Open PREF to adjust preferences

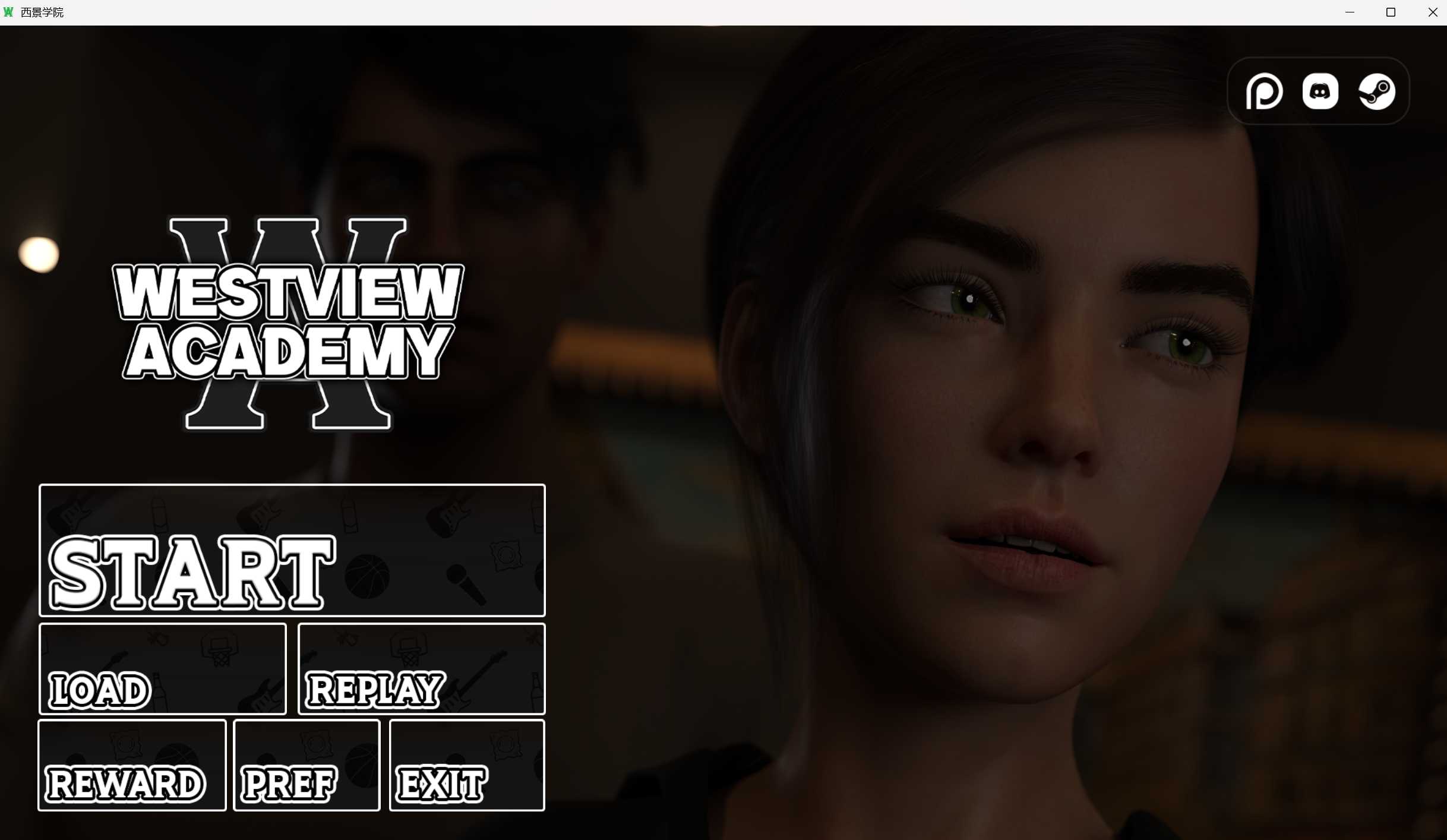coord(307,766)
